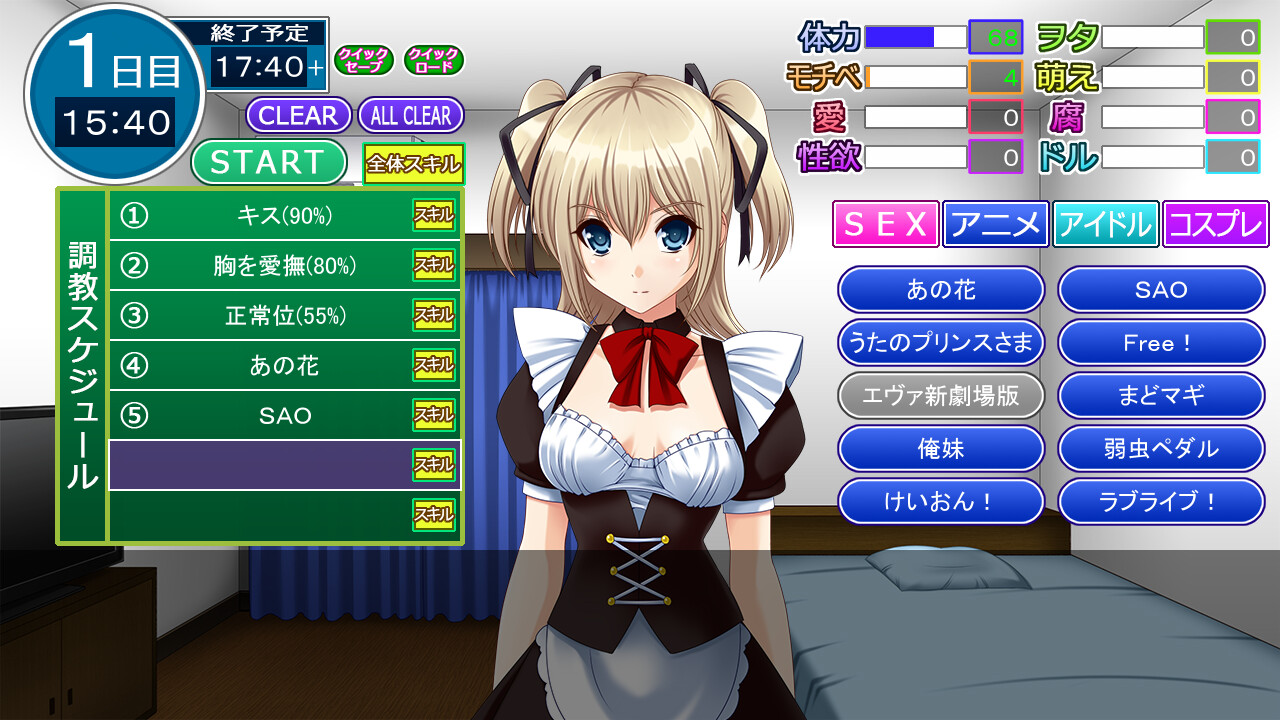Screen dimensions: 1280x720
Task: Use クイックロード quick load
Action: click(x=433, y=60)
